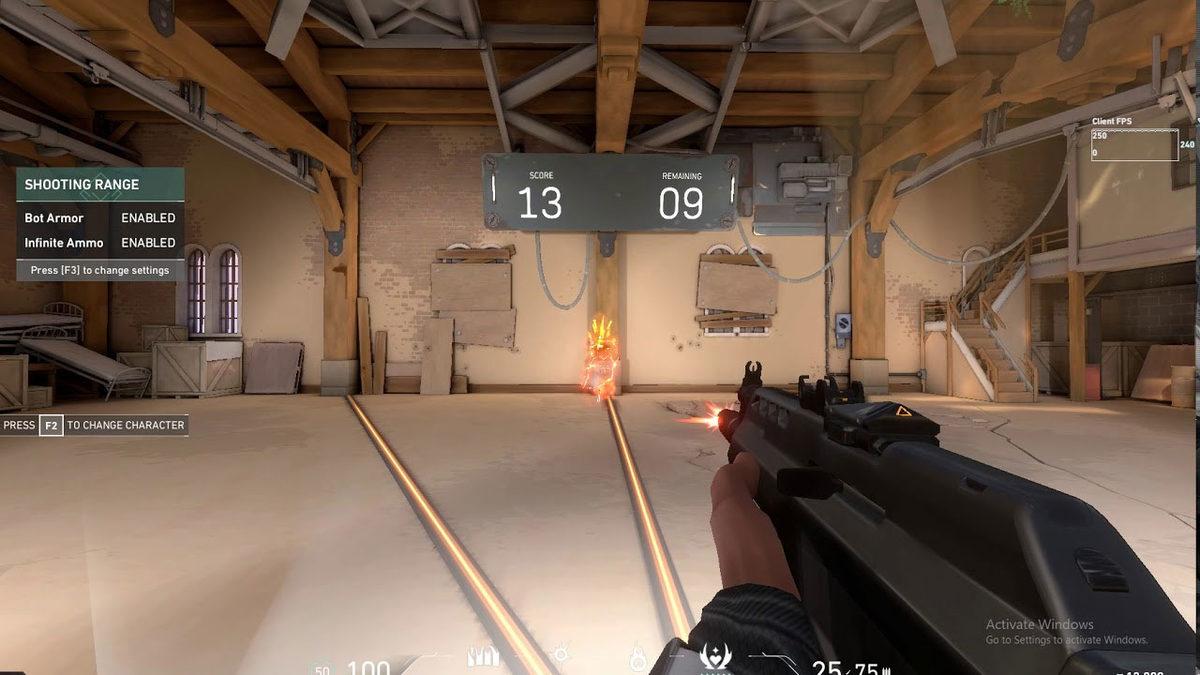This screenshot has height=675, width=1200.
Task: Select the Barrier Orb wall ability icon
Action: [x=483, y=657]
